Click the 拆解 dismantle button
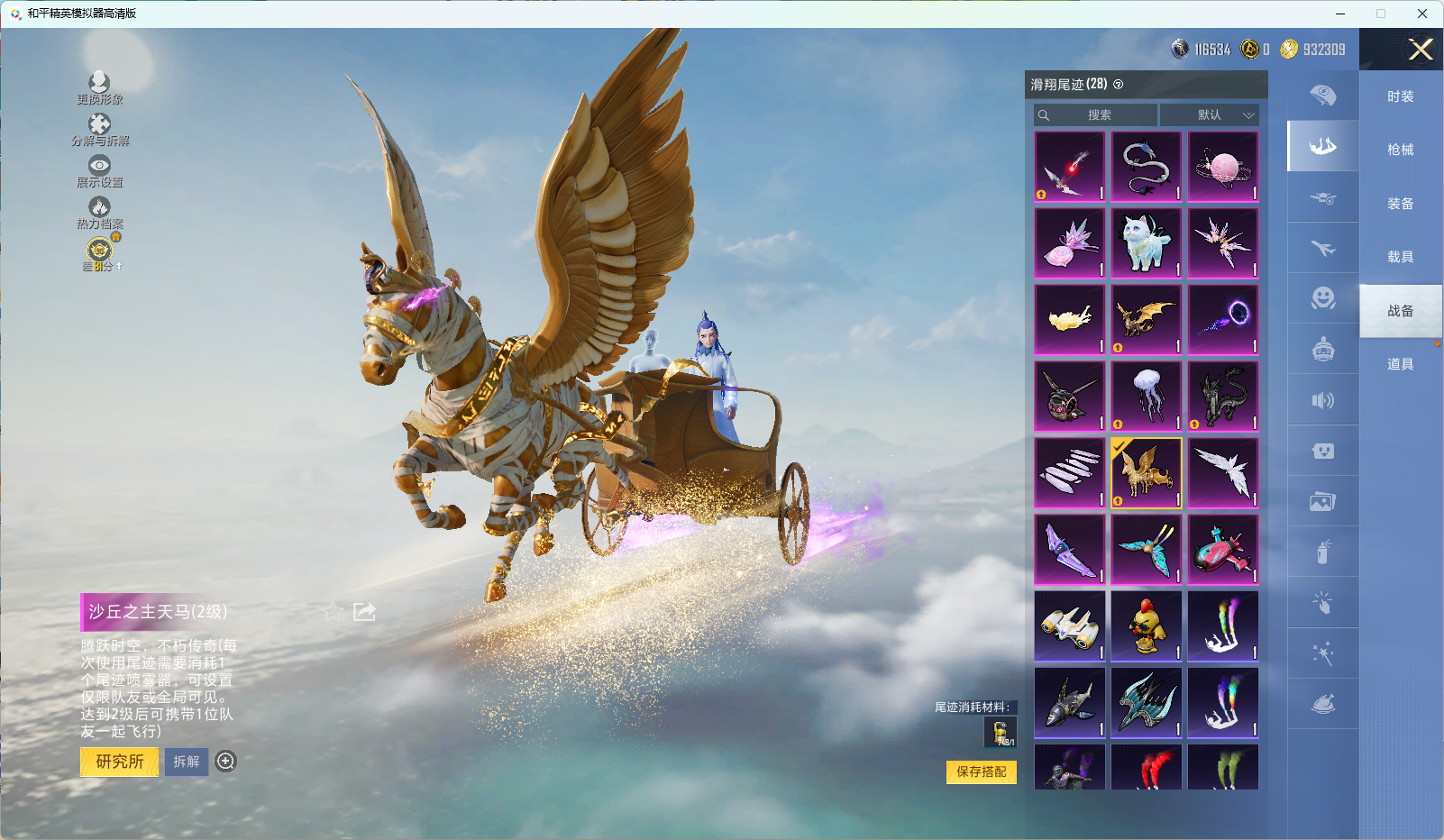The height and width of the screenshot is (840, 1444). coord(187,762)
